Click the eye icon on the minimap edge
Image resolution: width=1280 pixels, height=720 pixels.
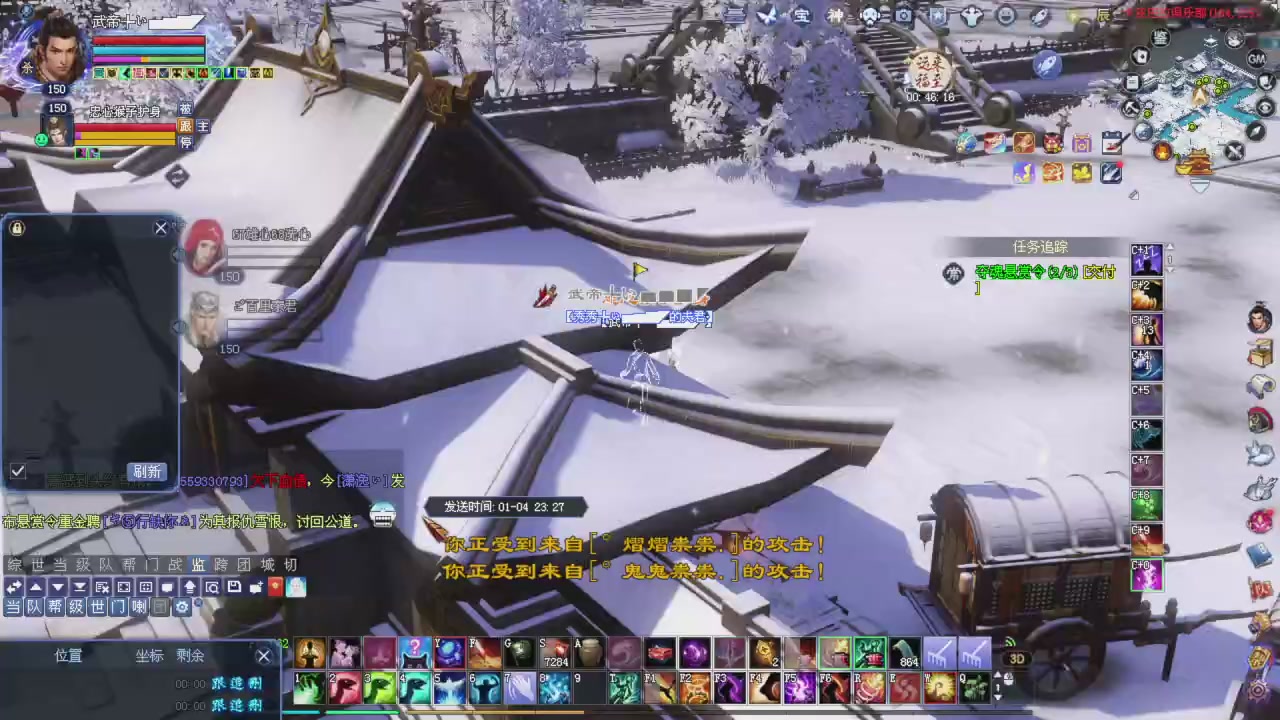click(x=1264, y=106)
